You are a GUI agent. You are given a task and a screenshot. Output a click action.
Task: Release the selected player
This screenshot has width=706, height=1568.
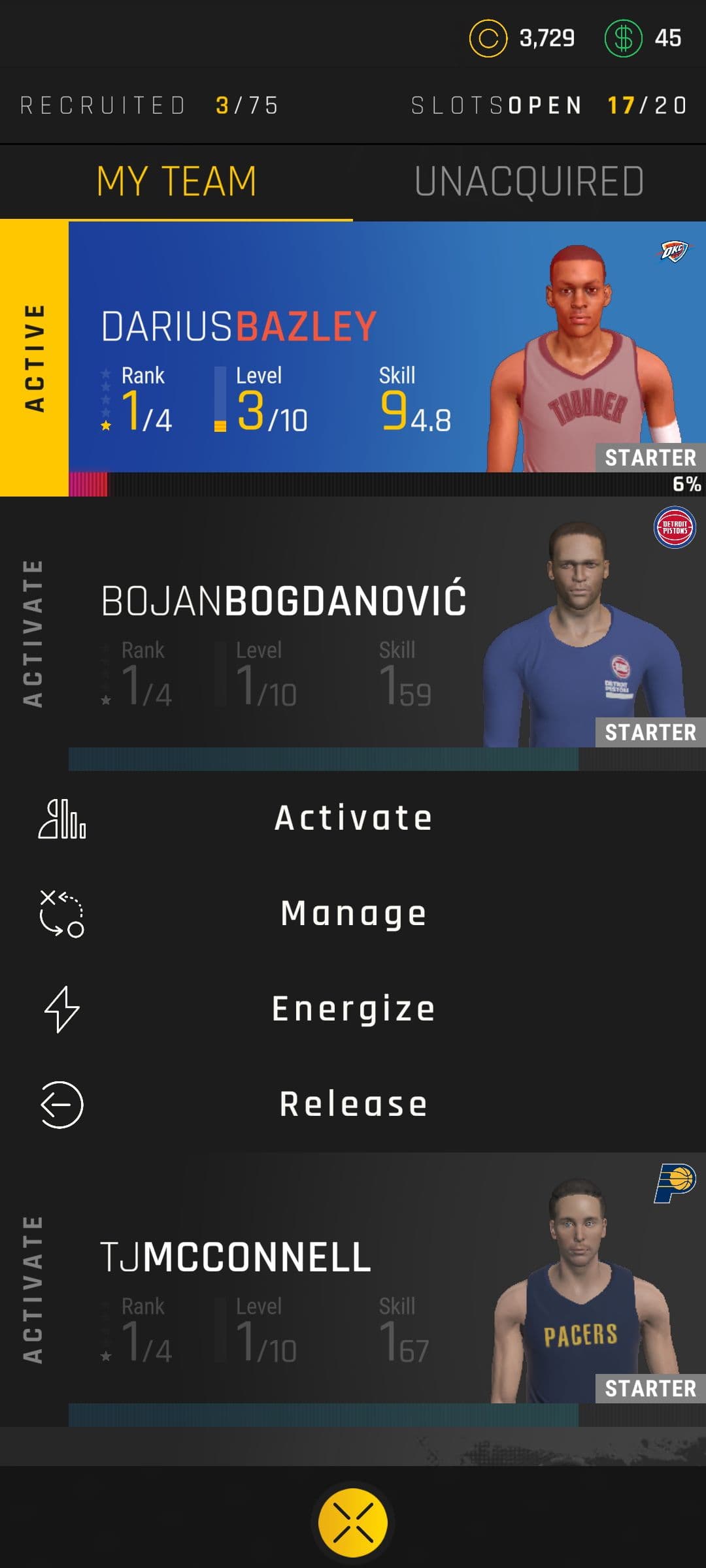point(353,1104)
